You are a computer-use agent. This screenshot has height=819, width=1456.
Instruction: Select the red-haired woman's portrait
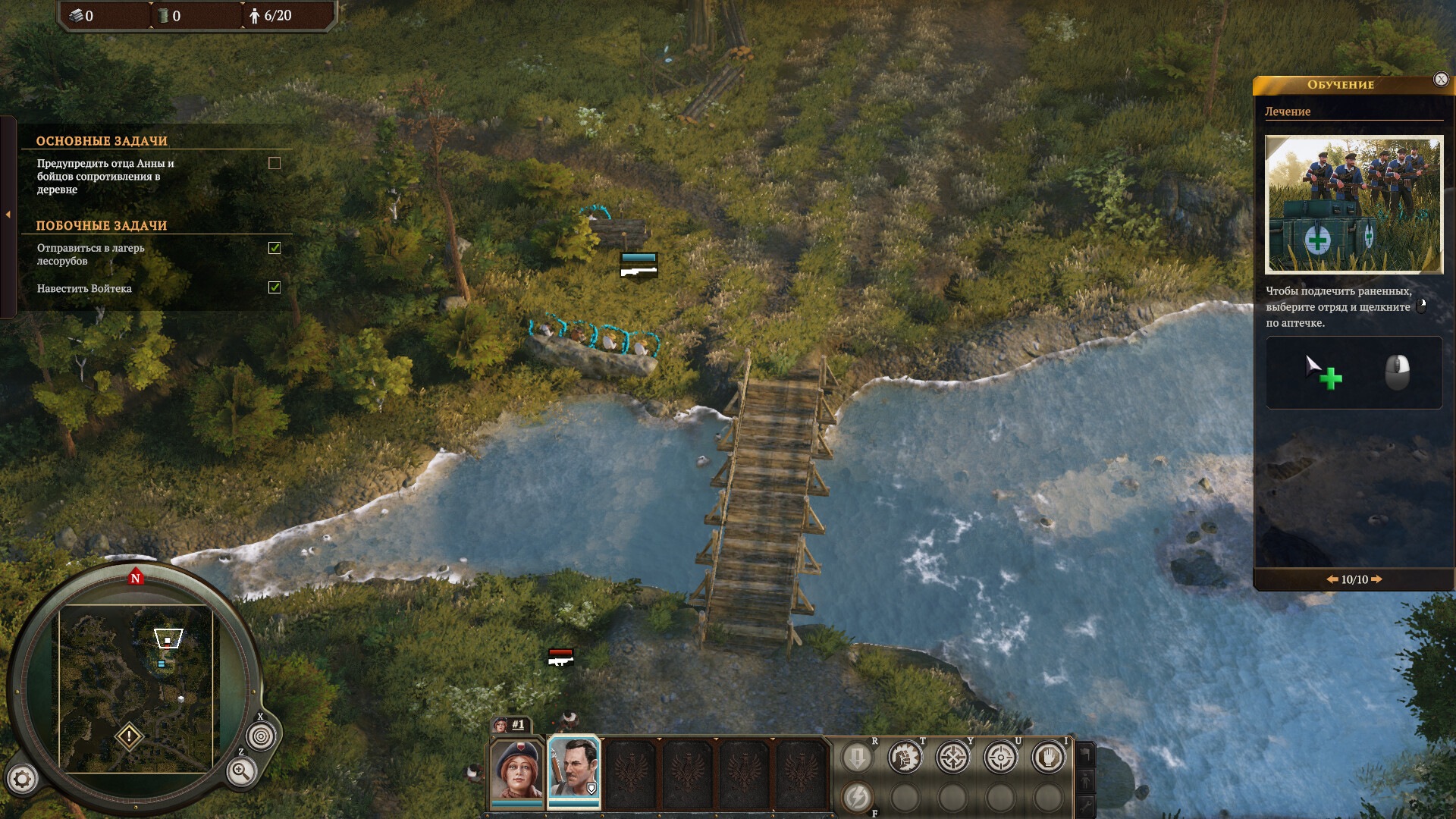(x=517, y=770)
